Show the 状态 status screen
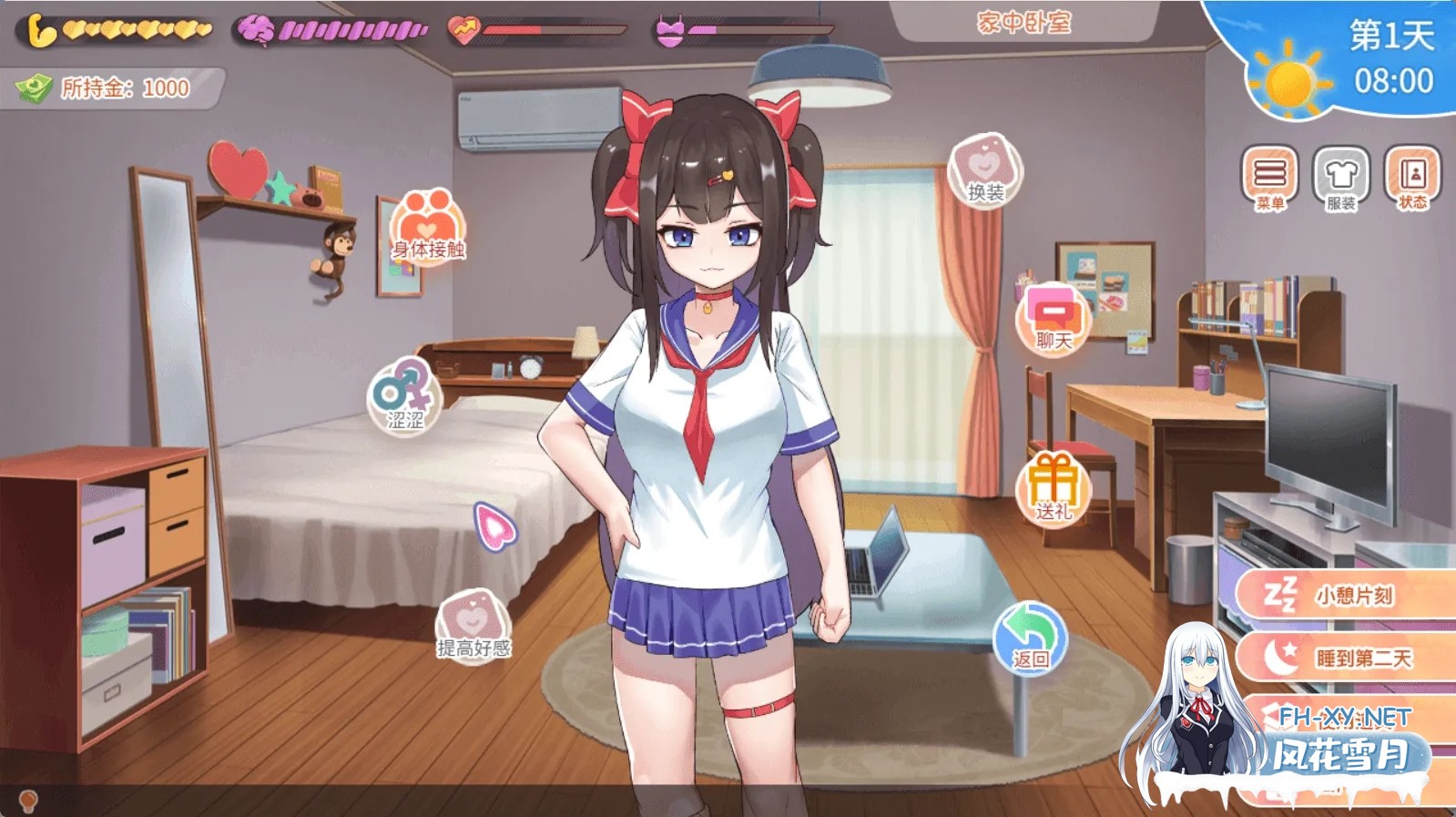Viewport: 1456px width, 817px height. [1412, 178]
